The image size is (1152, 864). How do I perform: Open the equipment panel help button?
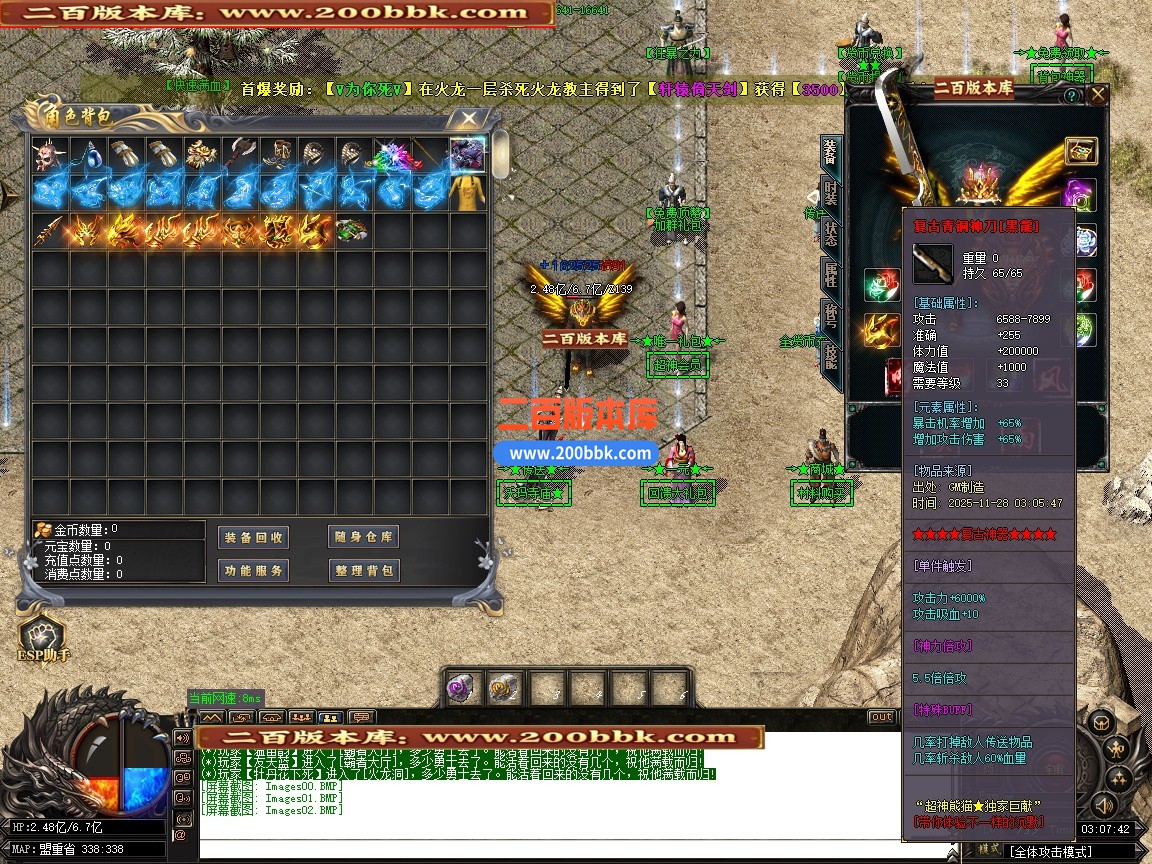pos(1071,96)
